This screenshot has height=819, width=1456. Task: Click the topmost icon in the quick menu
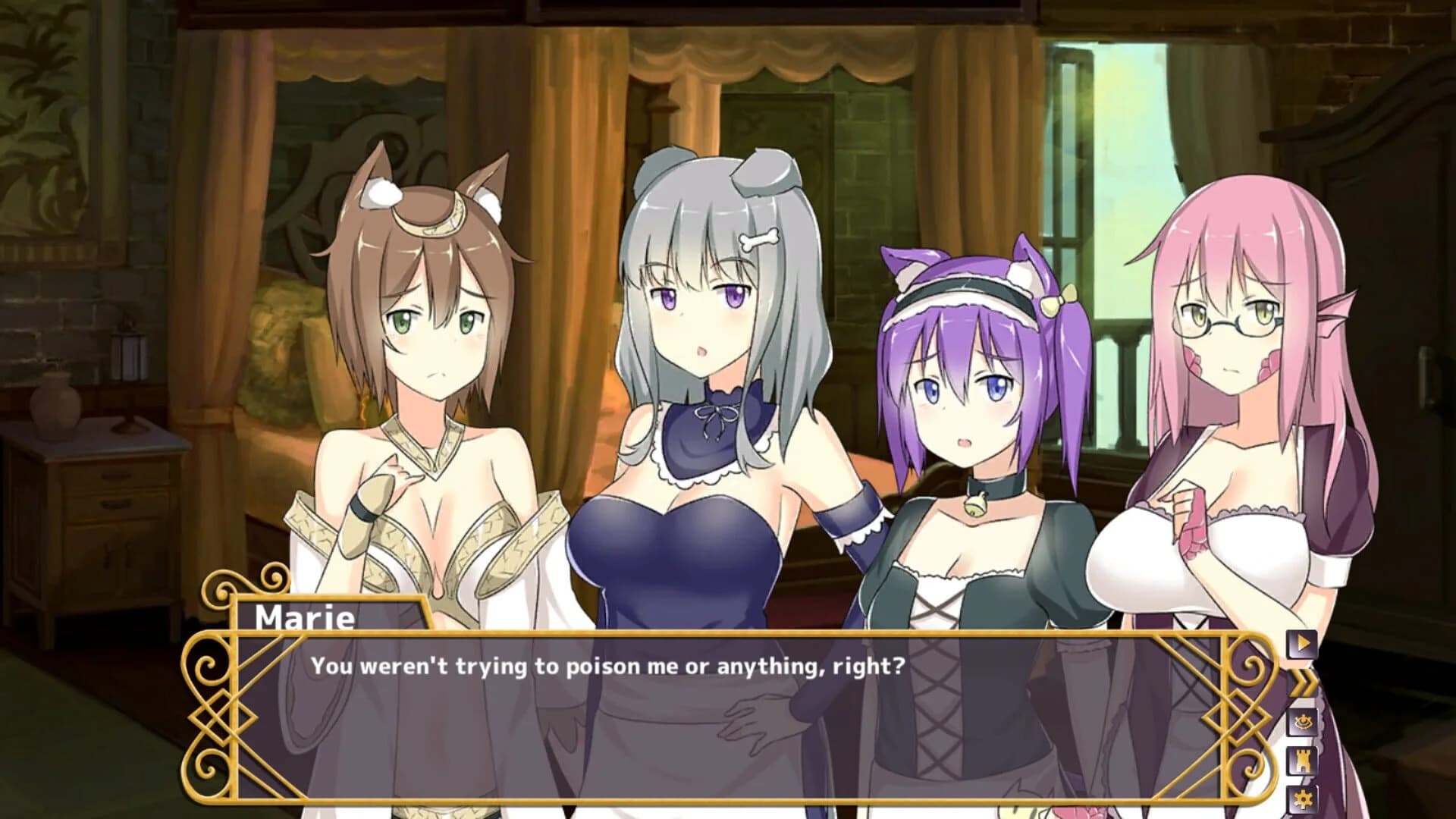[x=1302, y=643]
